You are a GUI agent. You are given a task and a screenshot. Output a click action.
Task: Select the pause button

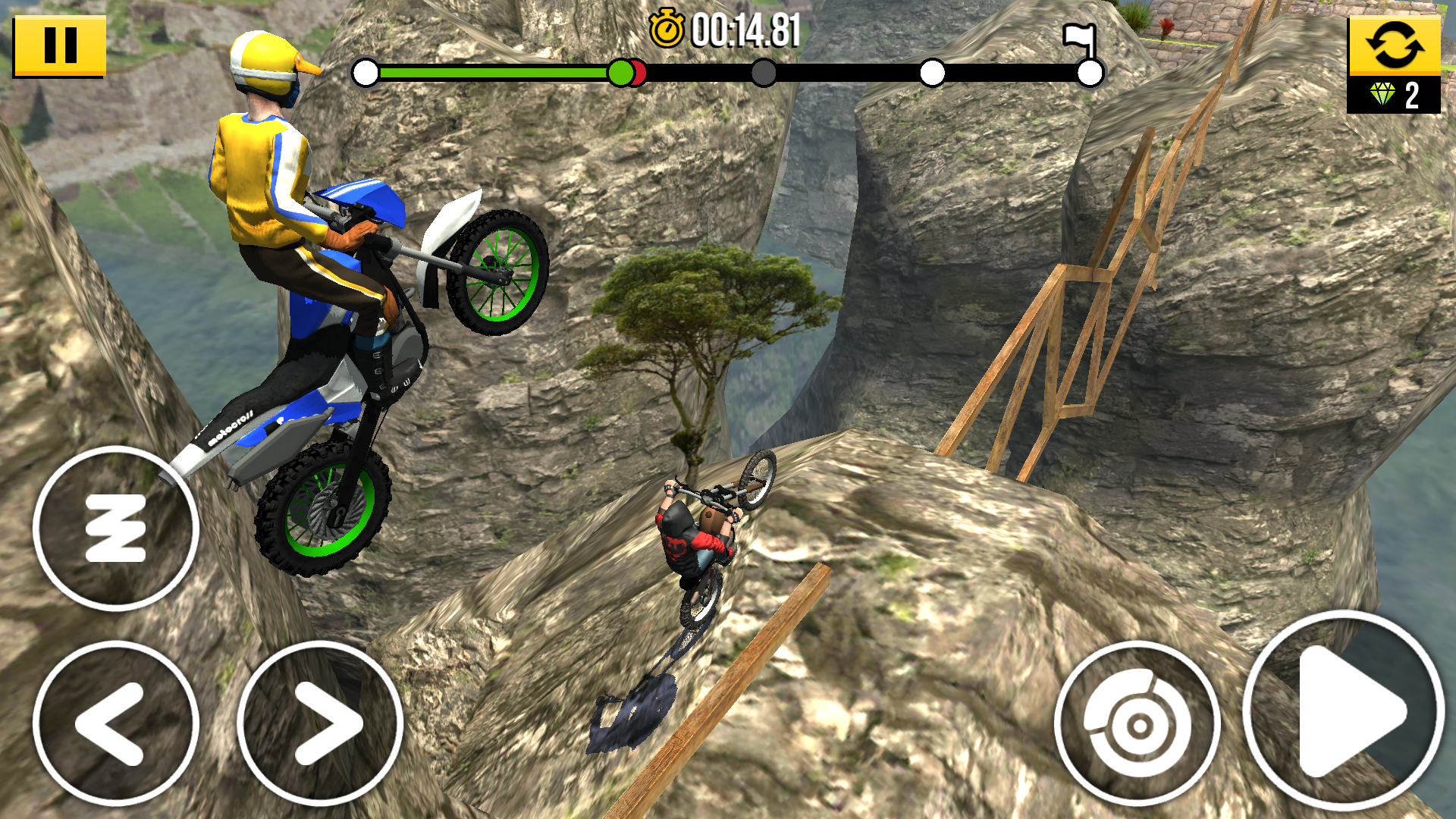[x=61, y=47]
